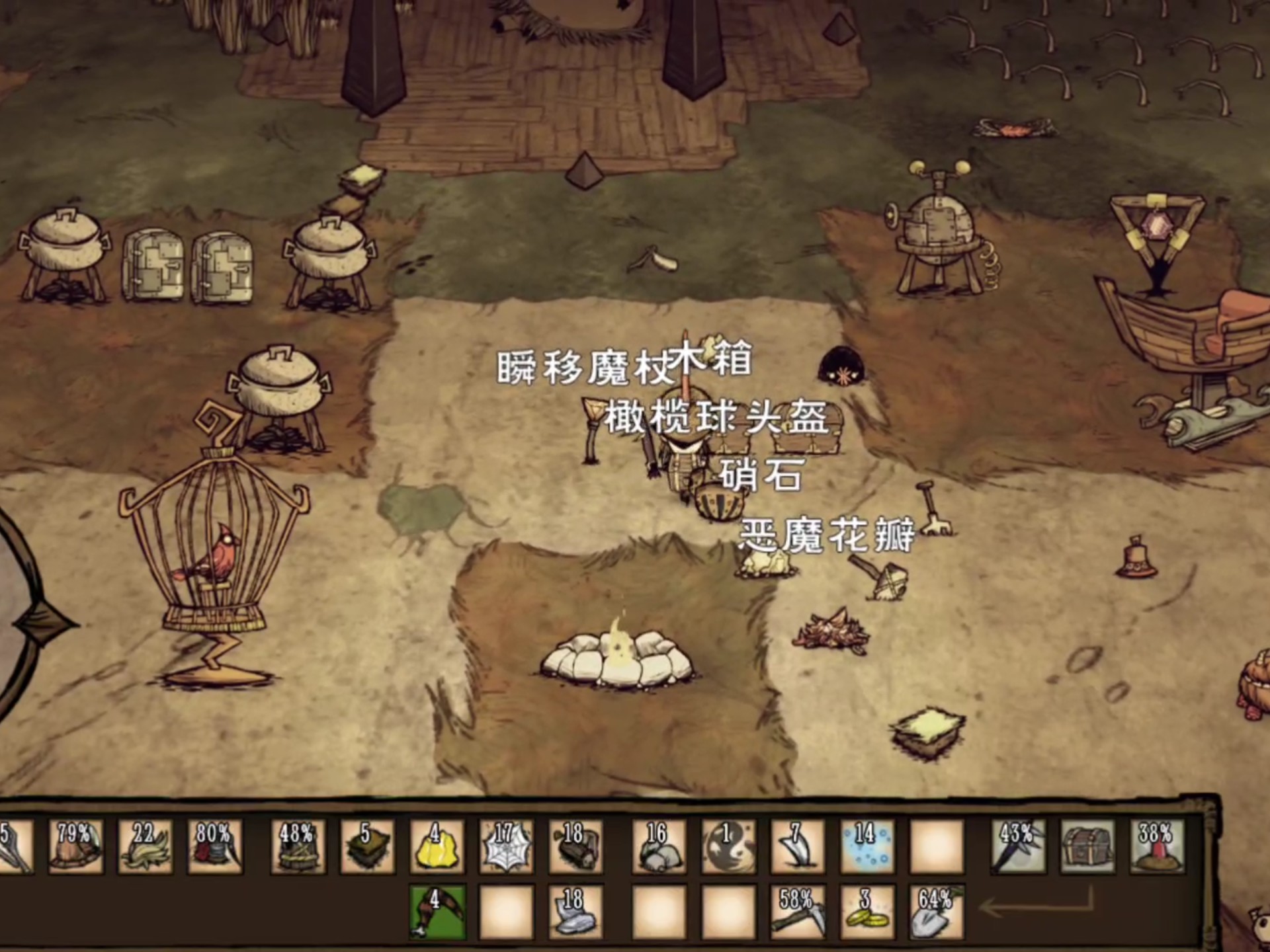The width and height of the screenshot is (1270, 952).
Task: Pick the spider web silk slot
Action: coord(506,848)
